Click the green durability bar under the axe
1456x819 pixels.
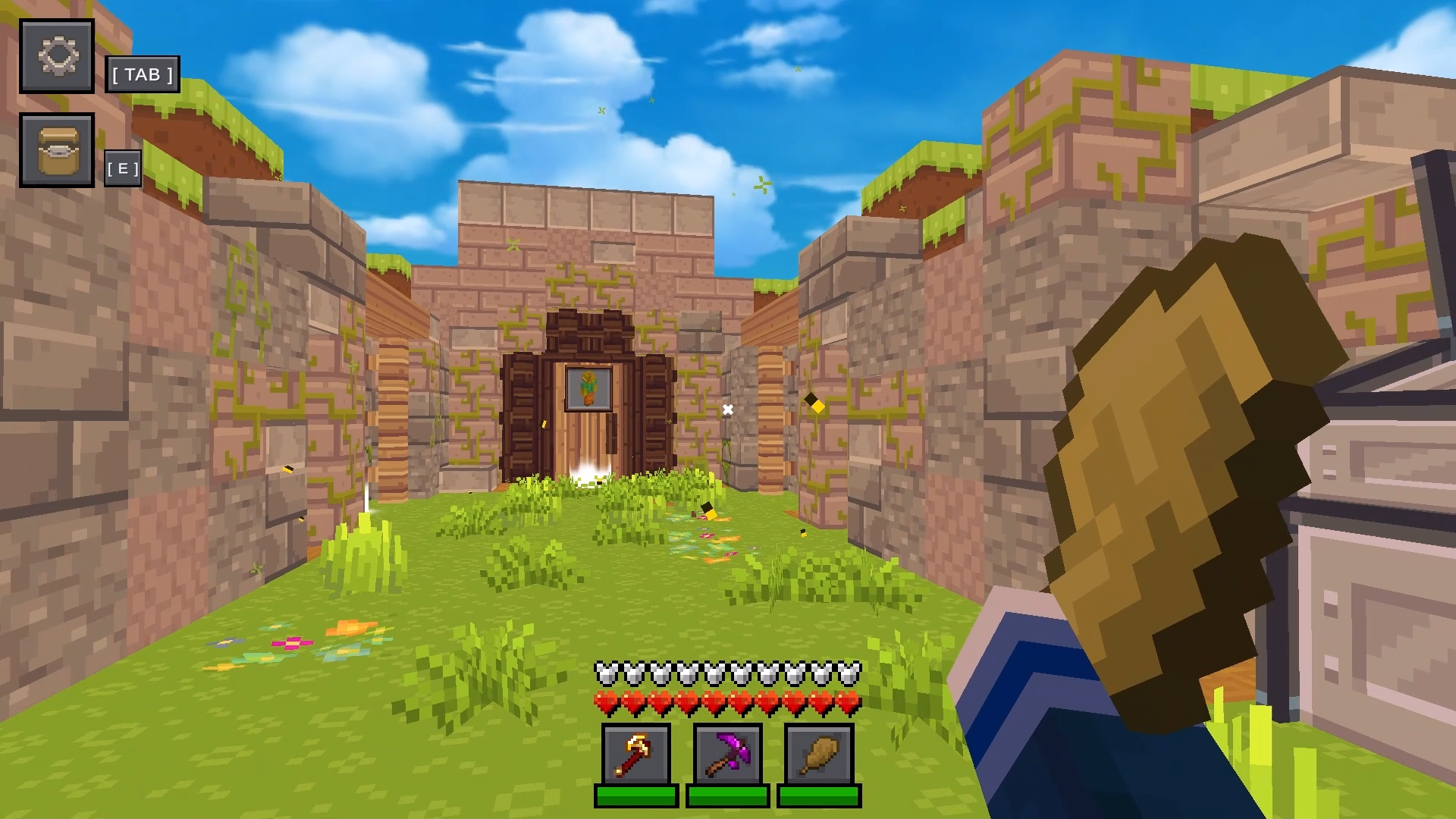pyautogui.click(x=635, y=796)
